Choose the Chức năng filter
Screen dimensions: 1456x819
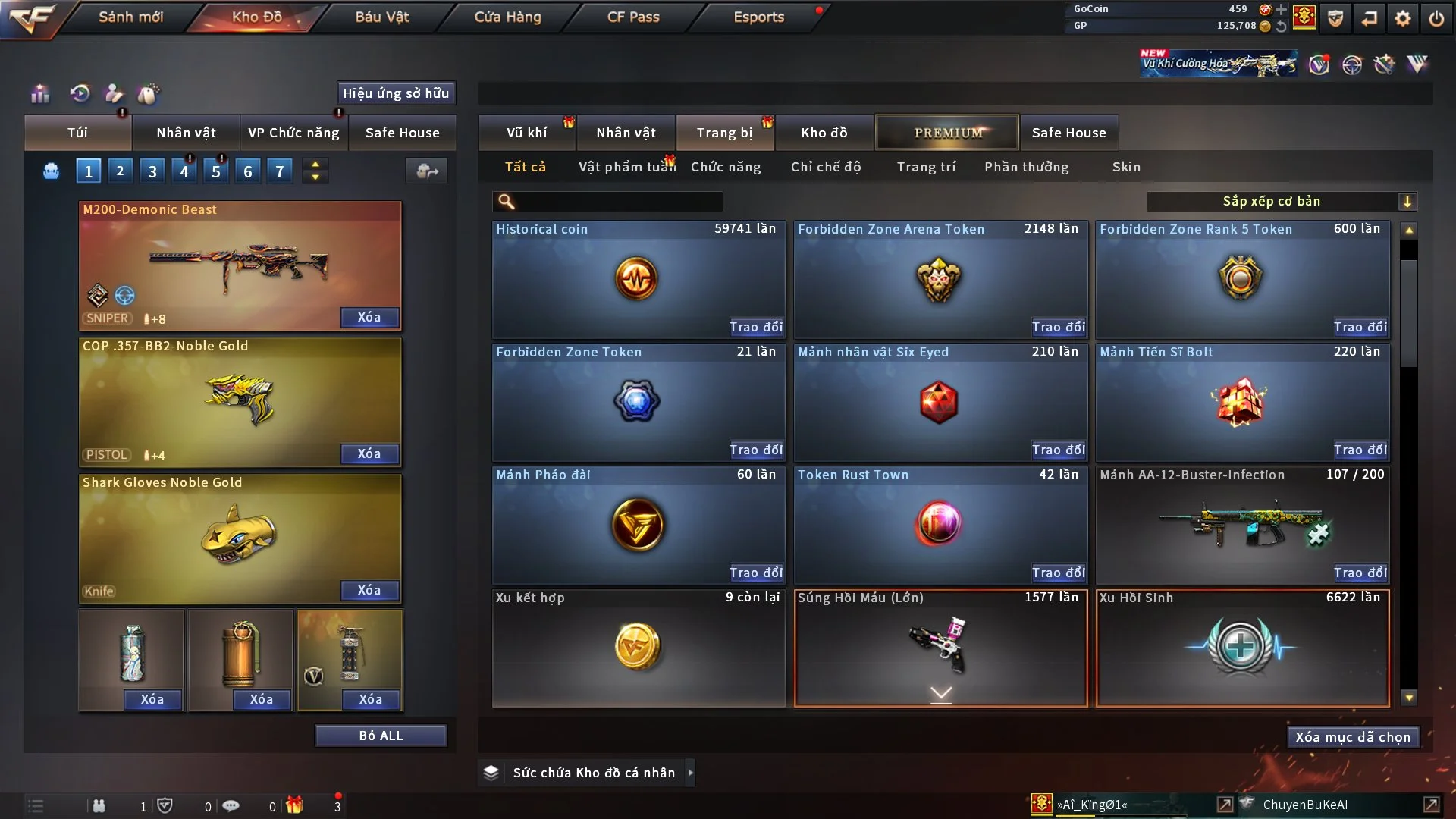(x=726, y=167)
